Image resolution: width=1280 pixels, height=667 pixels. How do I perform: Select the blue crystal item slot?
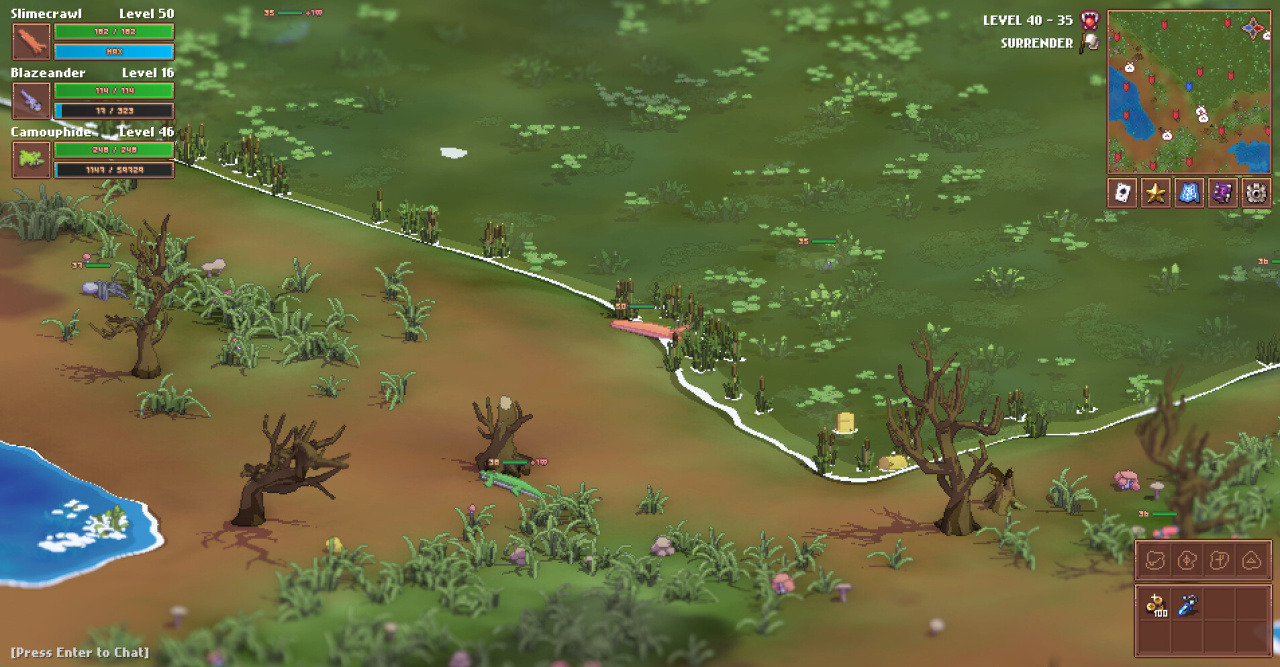click(x=1187, y=604)
